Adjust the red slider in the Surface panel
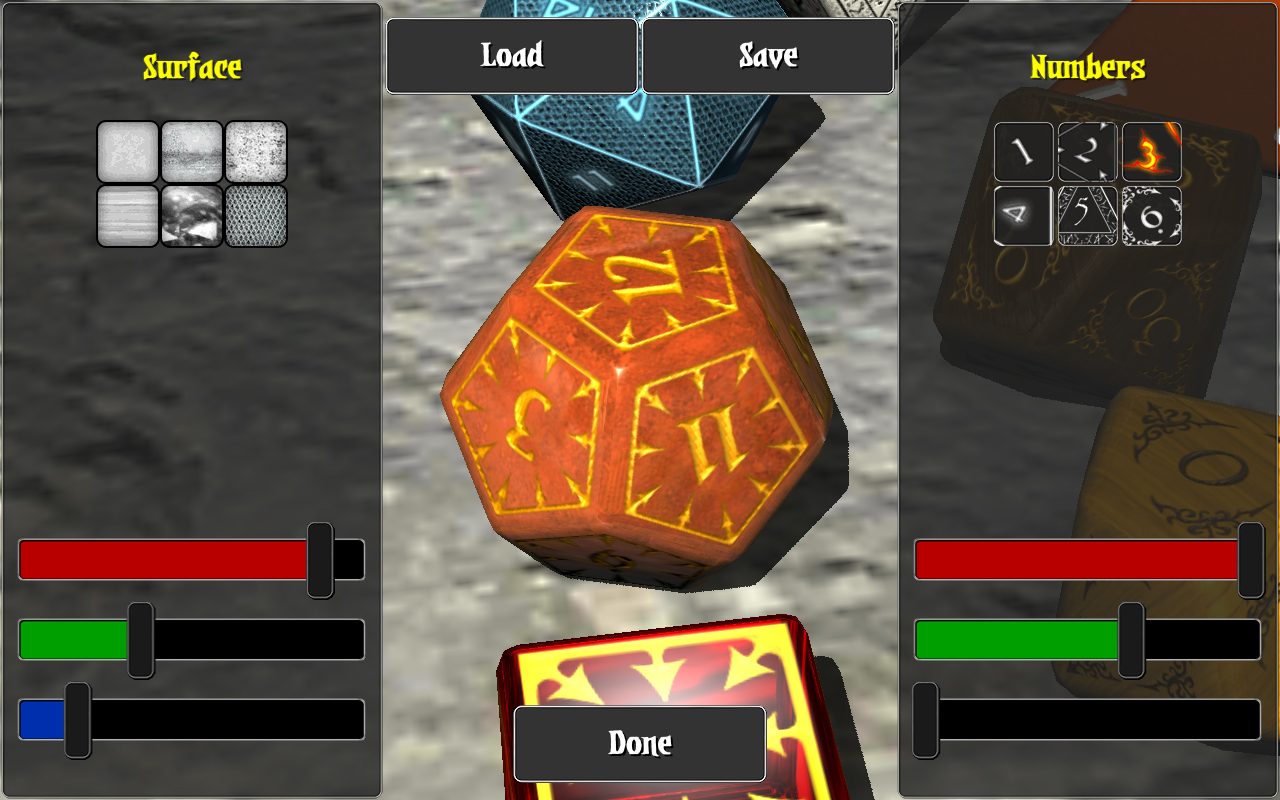Image resolution: width=1280 pixels, height=800 pixels. (x=322, y=559)
